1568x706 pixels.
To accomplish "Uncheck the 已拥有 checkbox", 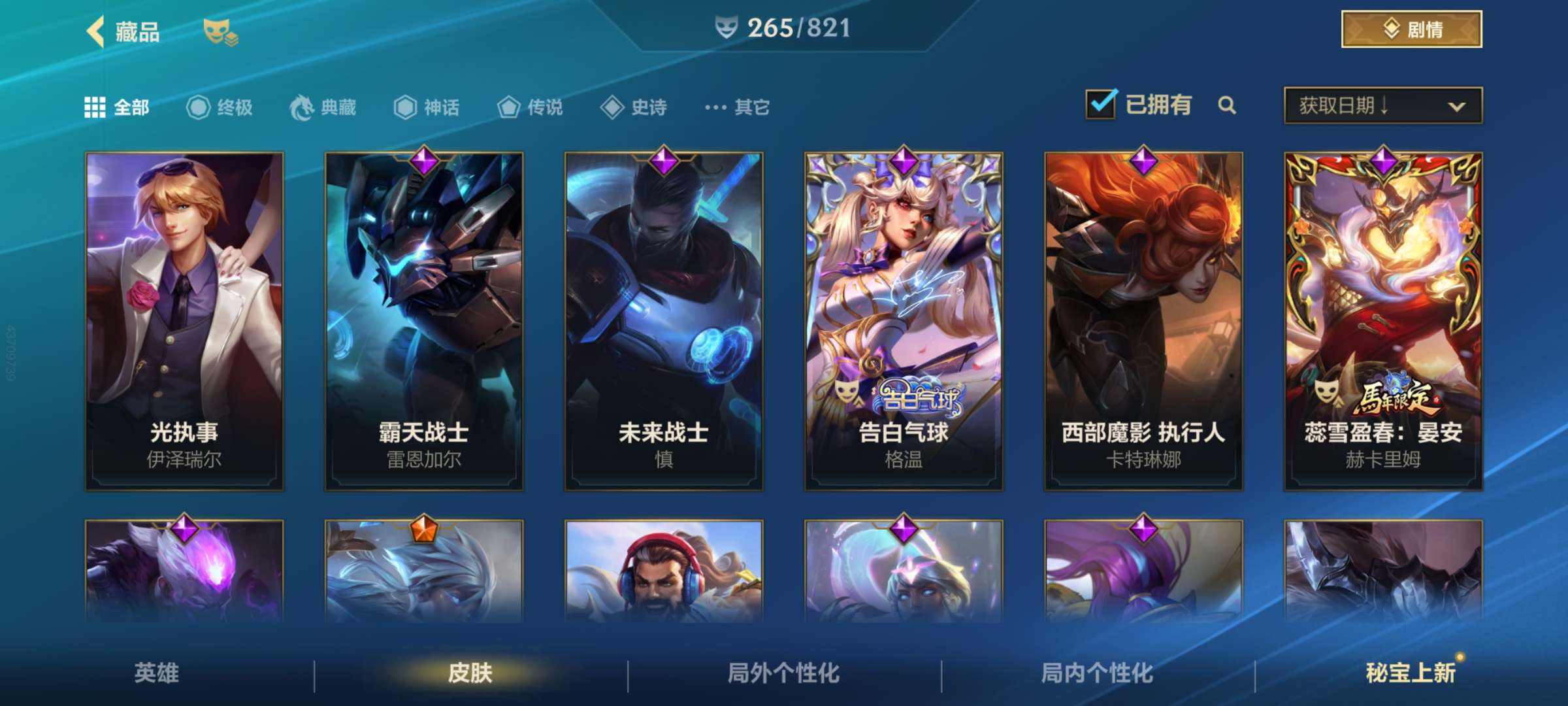I will [x=1103, y=105].
